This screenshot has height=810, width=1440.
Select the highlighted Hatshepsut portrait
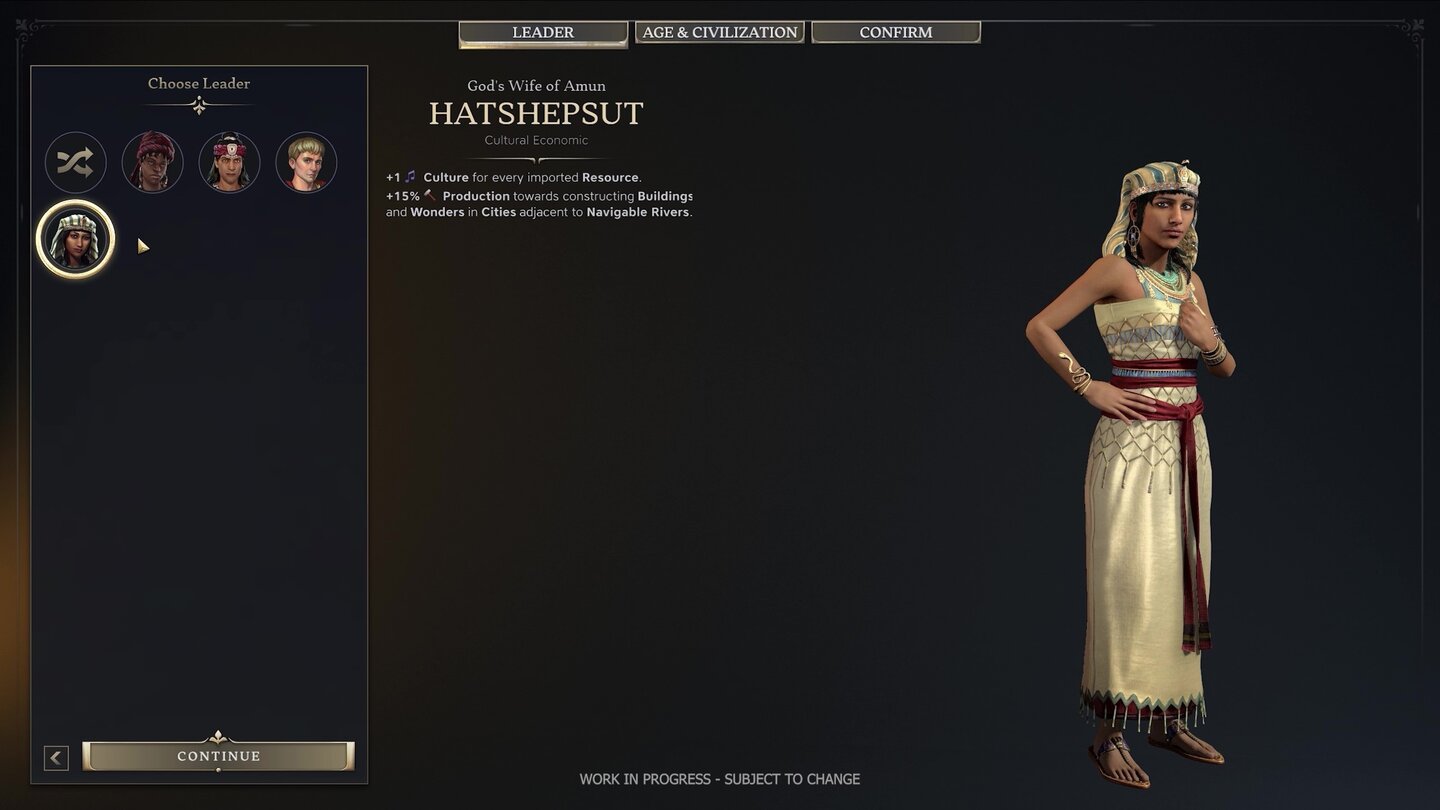point(75,238)
